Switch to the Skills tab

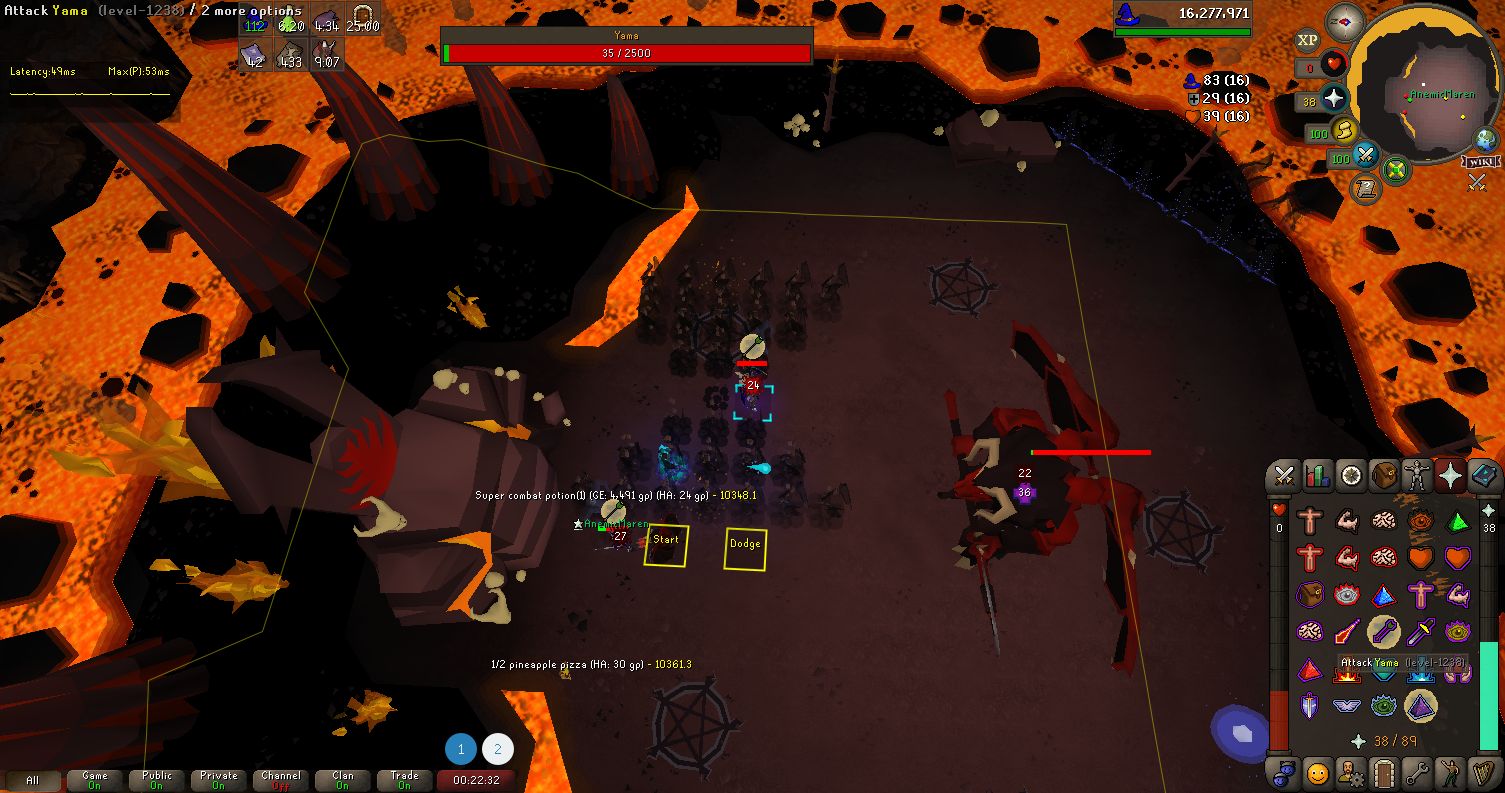(x=1318, y=476)
